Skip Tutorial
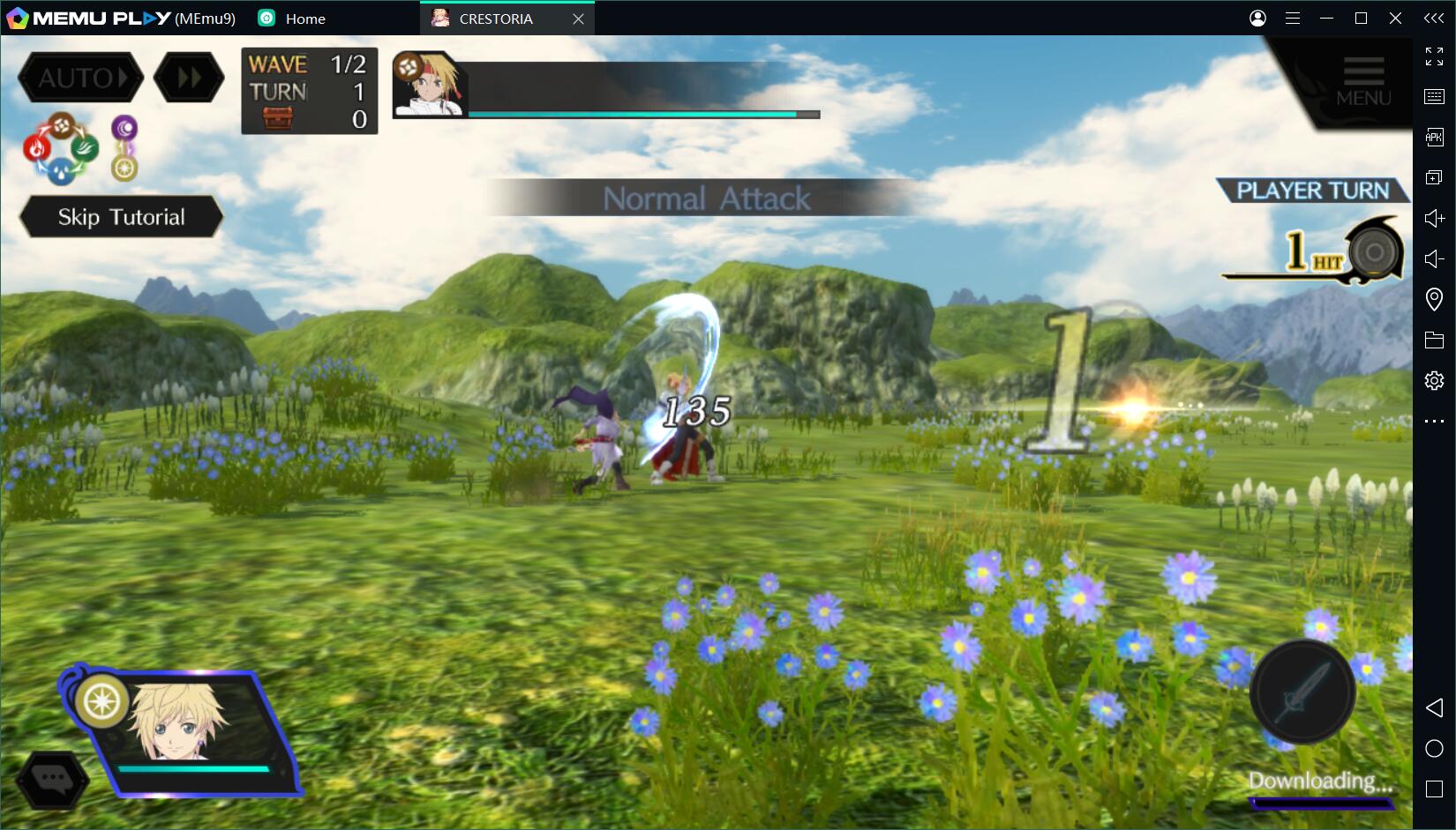 [121, 217]
